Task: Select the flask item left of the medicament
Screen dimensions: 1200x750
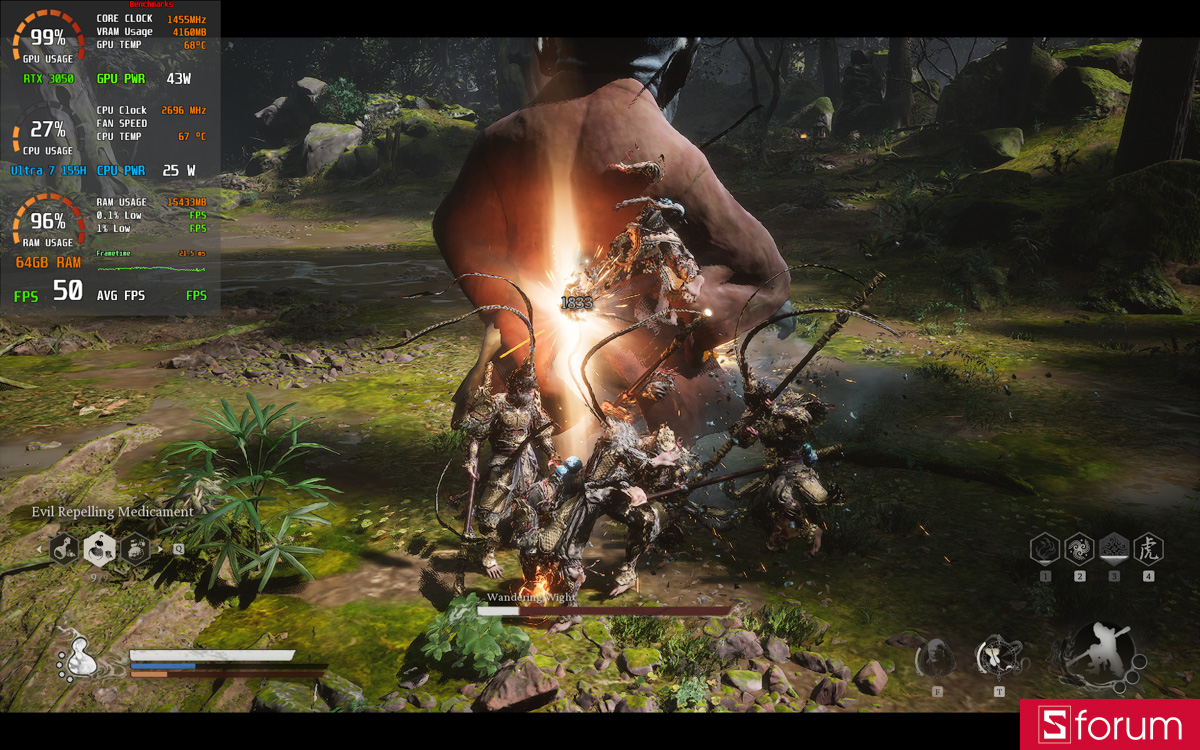Action: tap(66, 548)
